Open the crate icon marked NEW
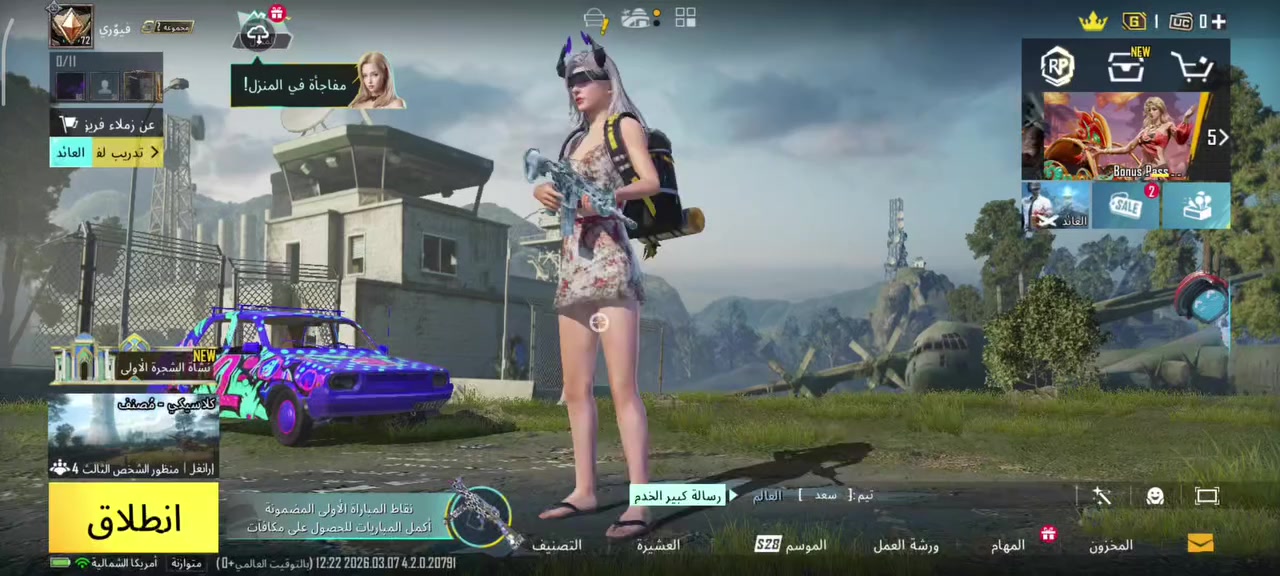Screen dimensions: 1280x576 click(1126, 67)
